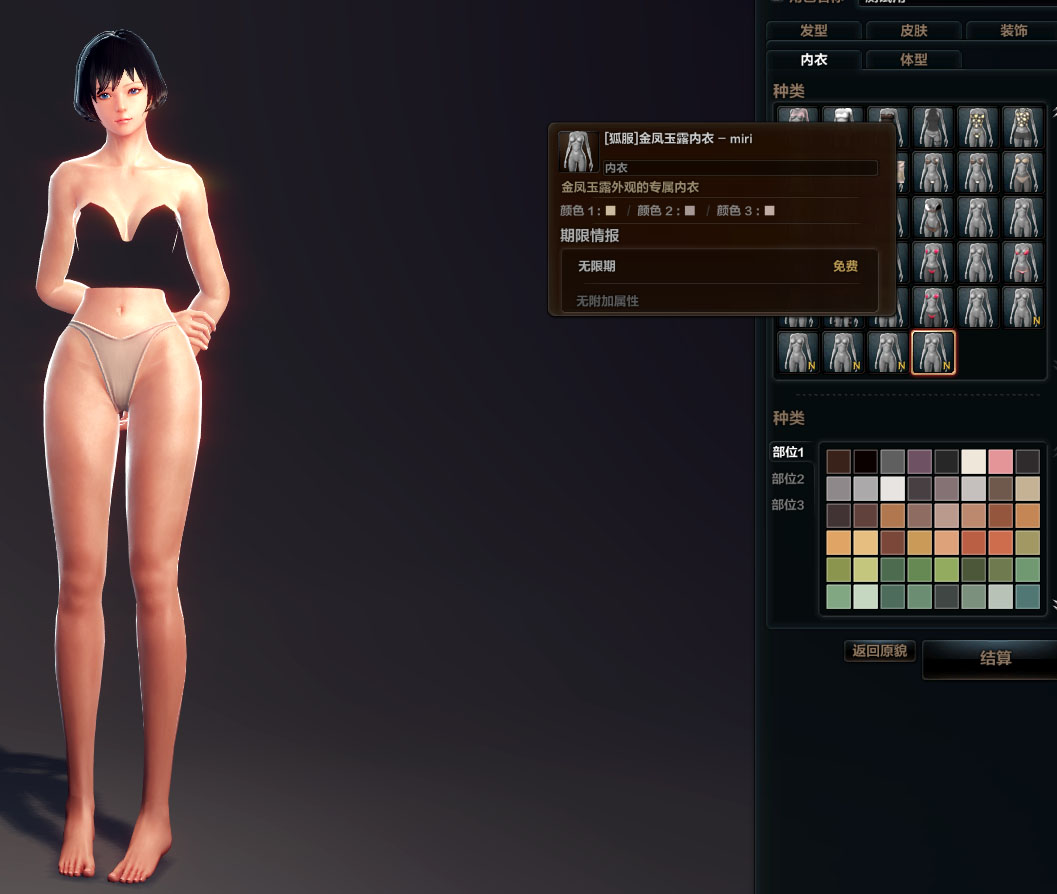Select the highlighted underwear thumbnail

click(x=933, y=353)
